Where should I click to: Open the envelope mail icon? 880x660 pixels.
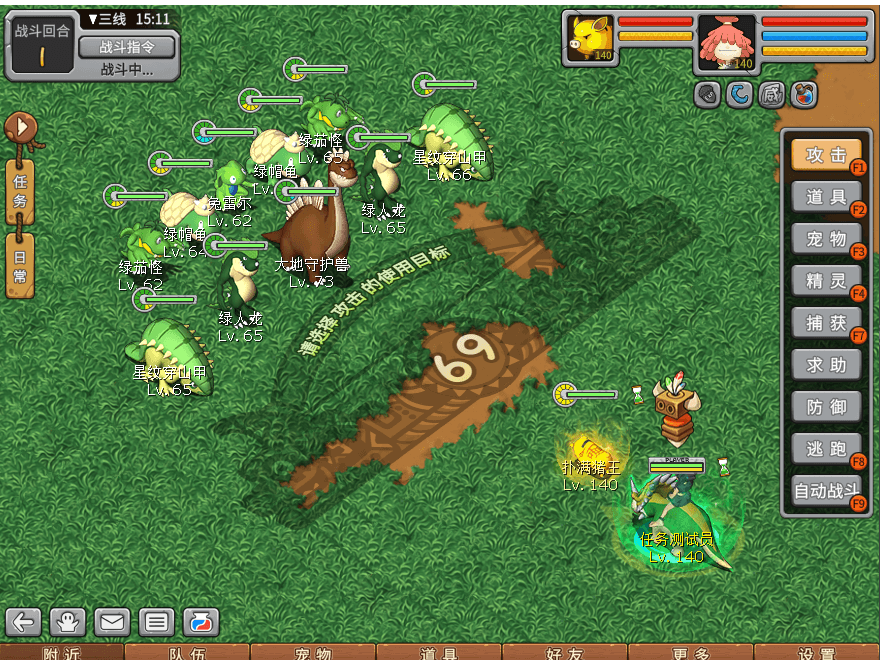coord(112,622)
